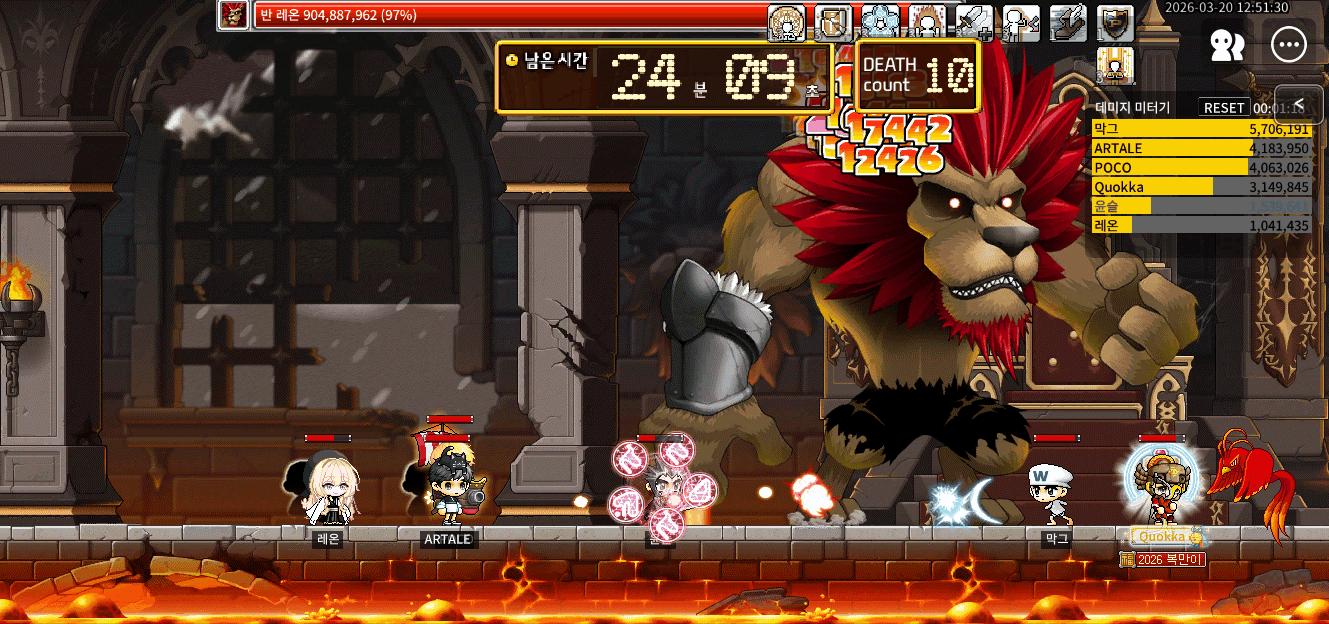Select the blue flower buff icon
This screenshot has width=1329, height=624.
(x=880, y=22)
